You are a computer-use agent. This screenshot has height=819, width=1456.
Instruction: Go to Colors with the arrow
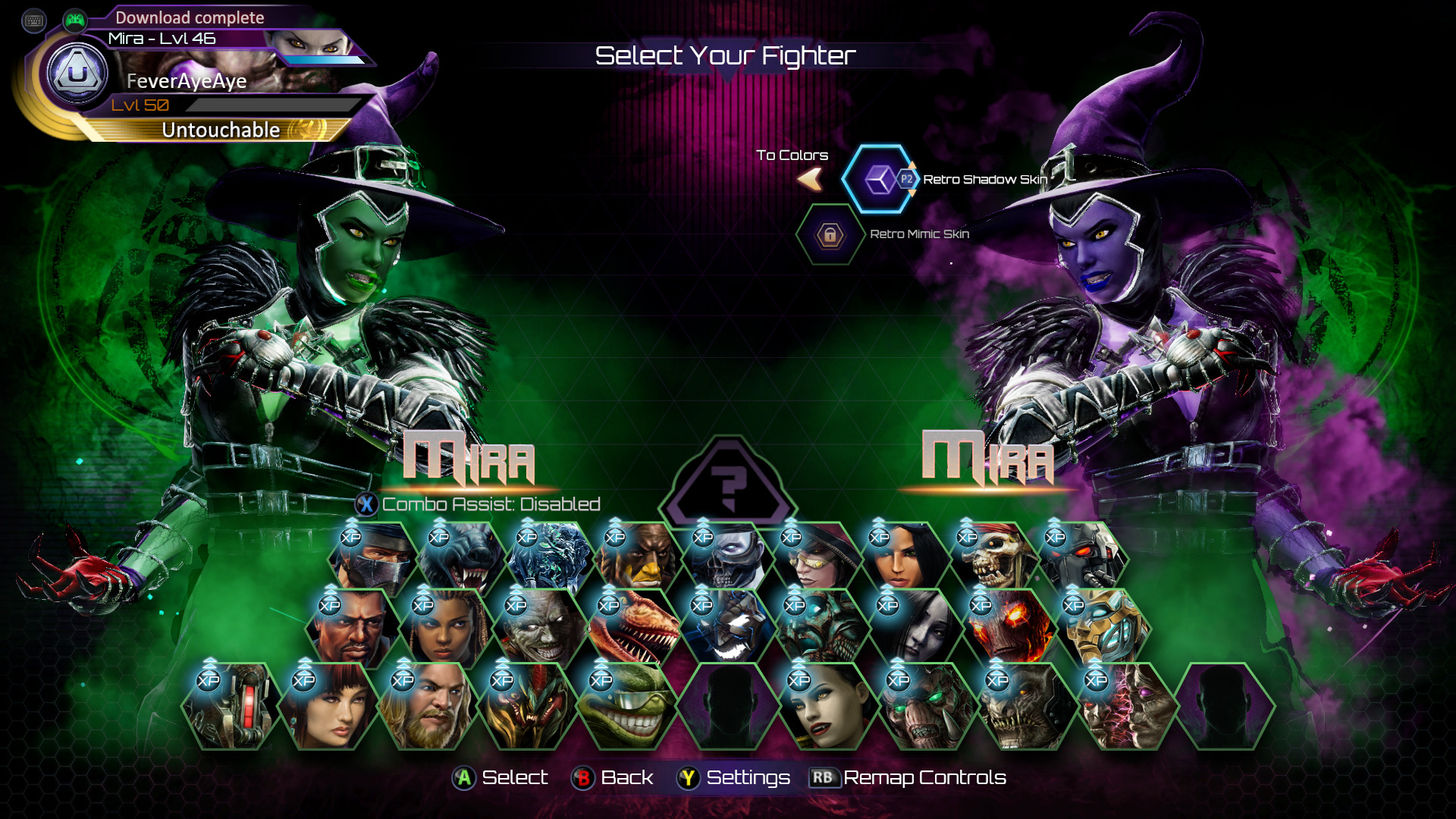coord(810,180)
